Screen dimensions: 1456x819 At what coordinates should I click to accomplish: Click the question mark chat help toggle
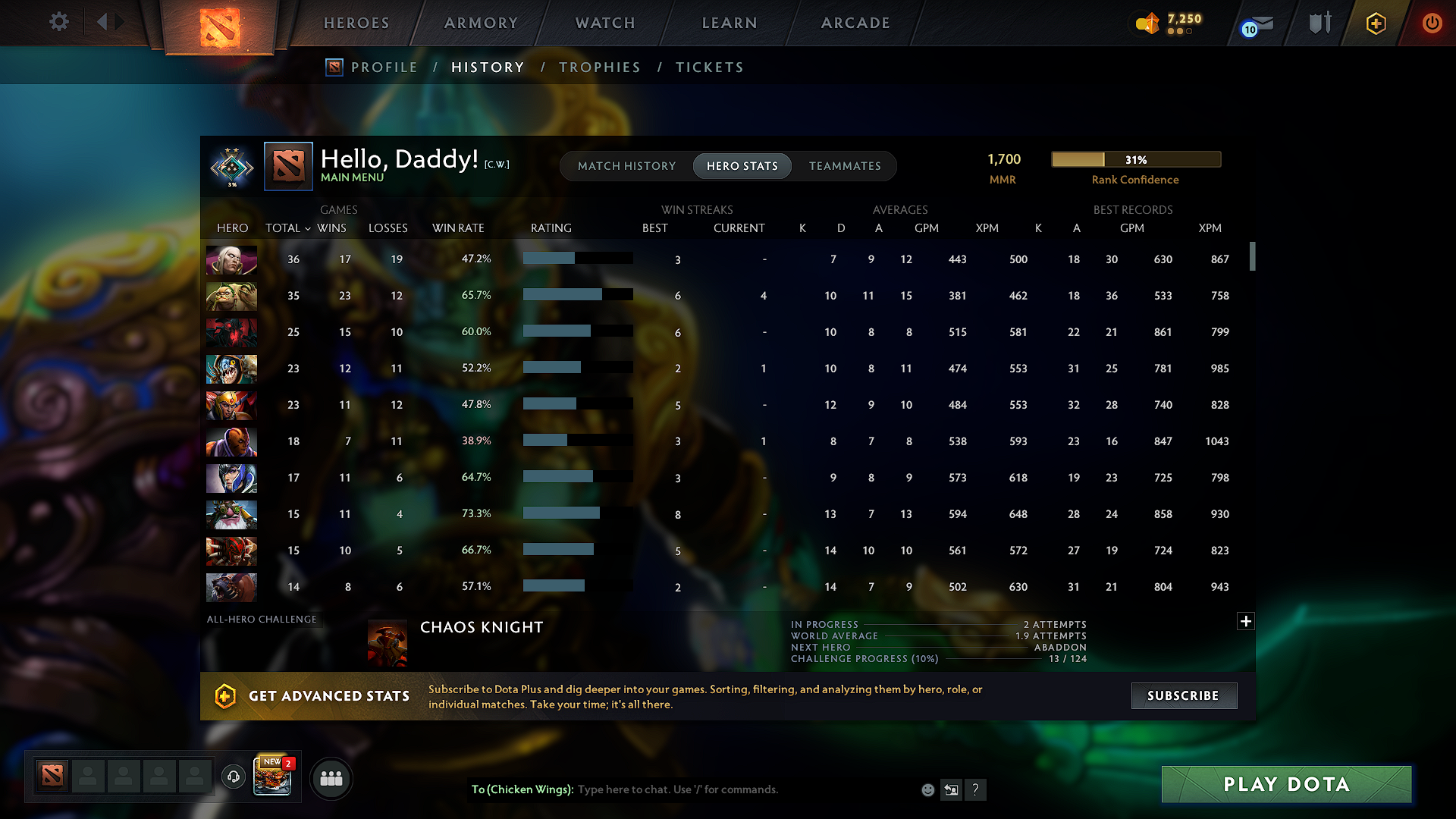[x=976, y=789]
